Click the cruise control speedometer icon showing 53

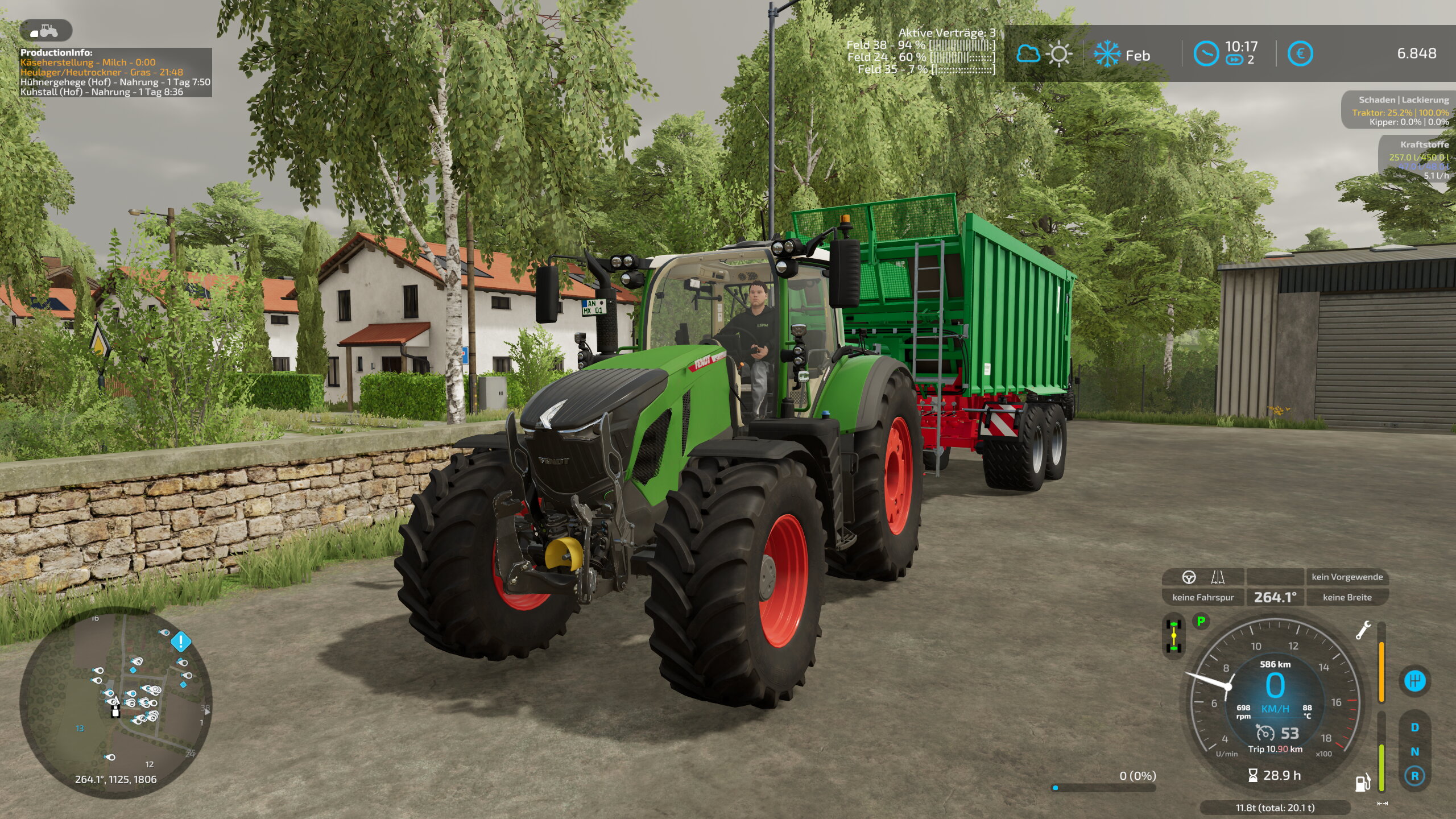1266,733
